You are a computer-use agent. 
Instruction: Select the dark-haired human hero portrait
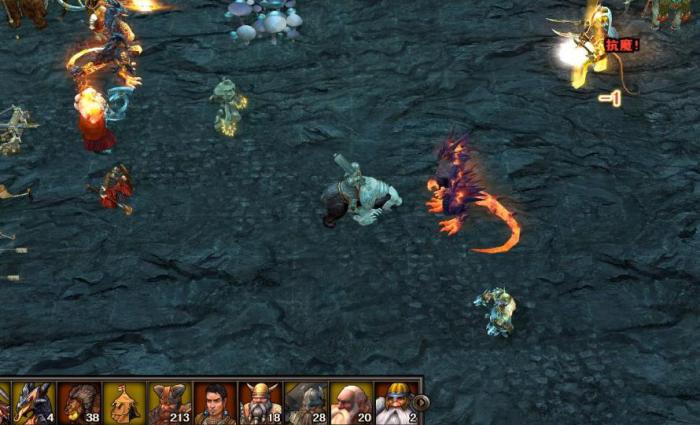click(x=215, y=403)
